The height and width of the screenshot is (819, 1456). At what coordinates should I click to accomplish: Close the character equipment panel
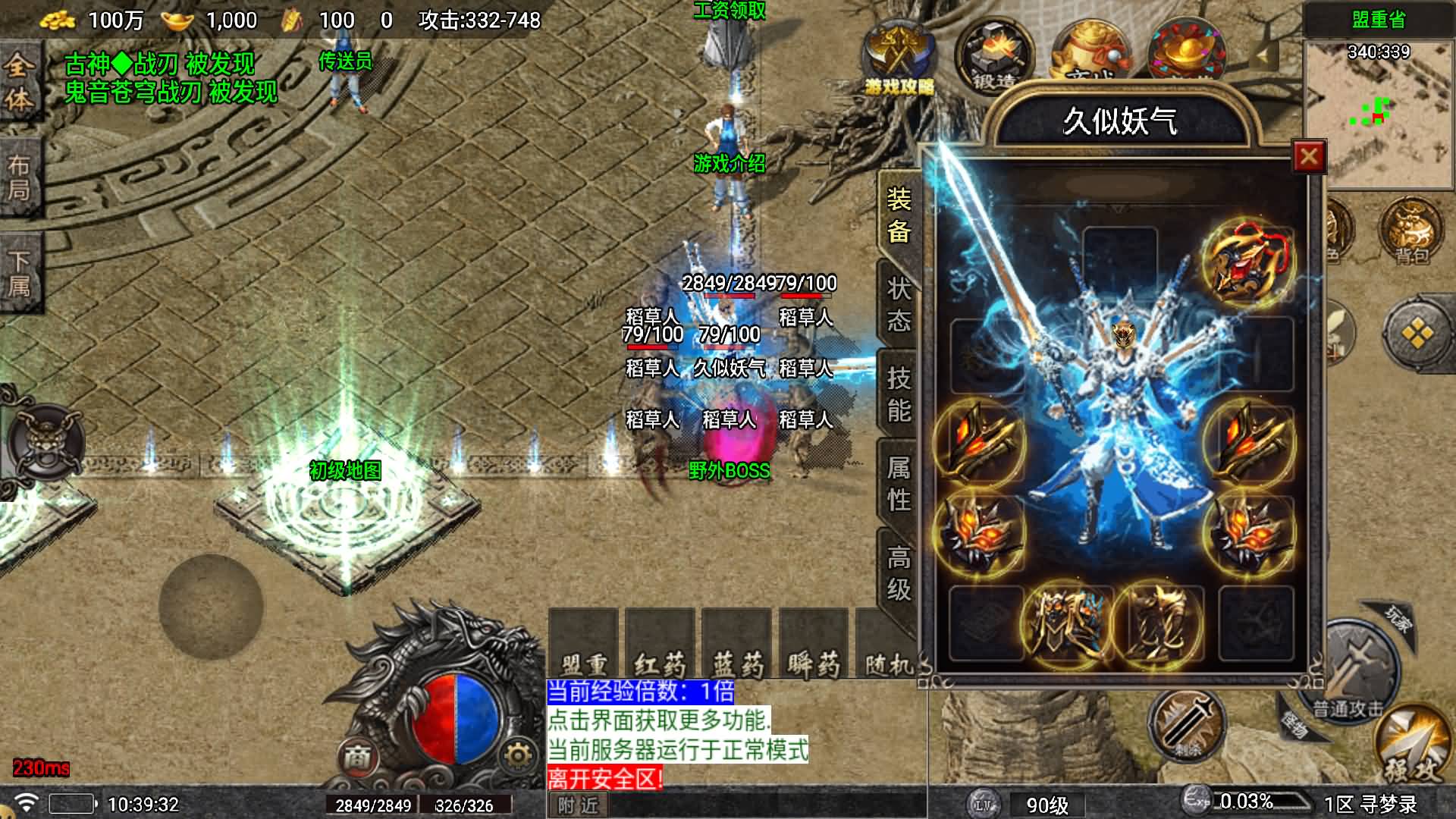coord(1308,157)
